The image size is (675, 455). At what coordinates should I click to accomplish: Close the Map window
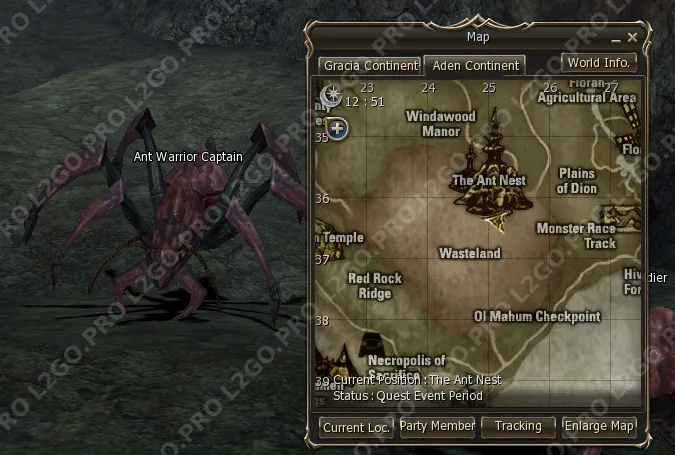(x=633, y=37)
